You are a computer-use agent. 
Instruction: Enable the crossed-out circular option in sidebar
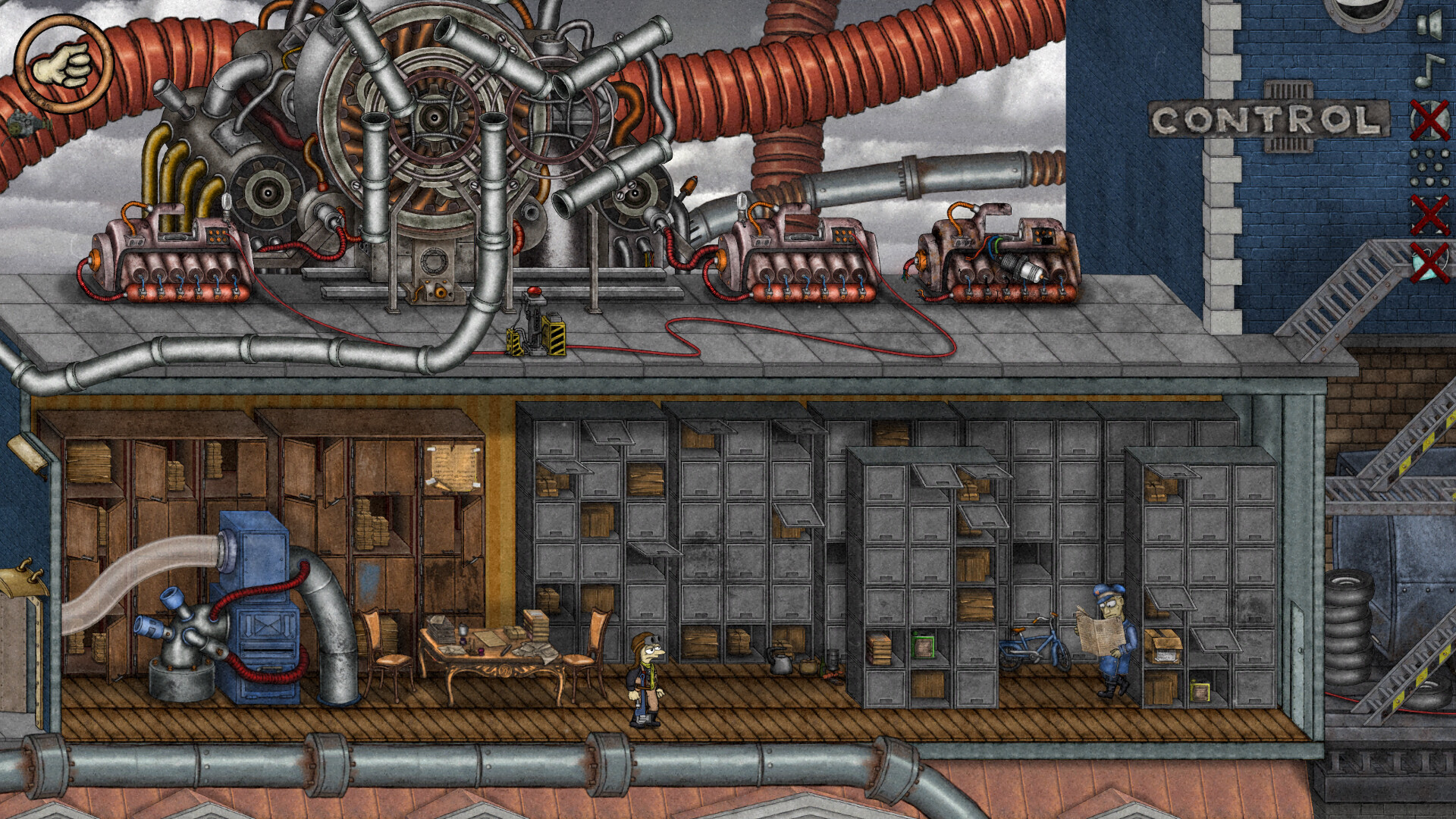[x=1430, y=119]
